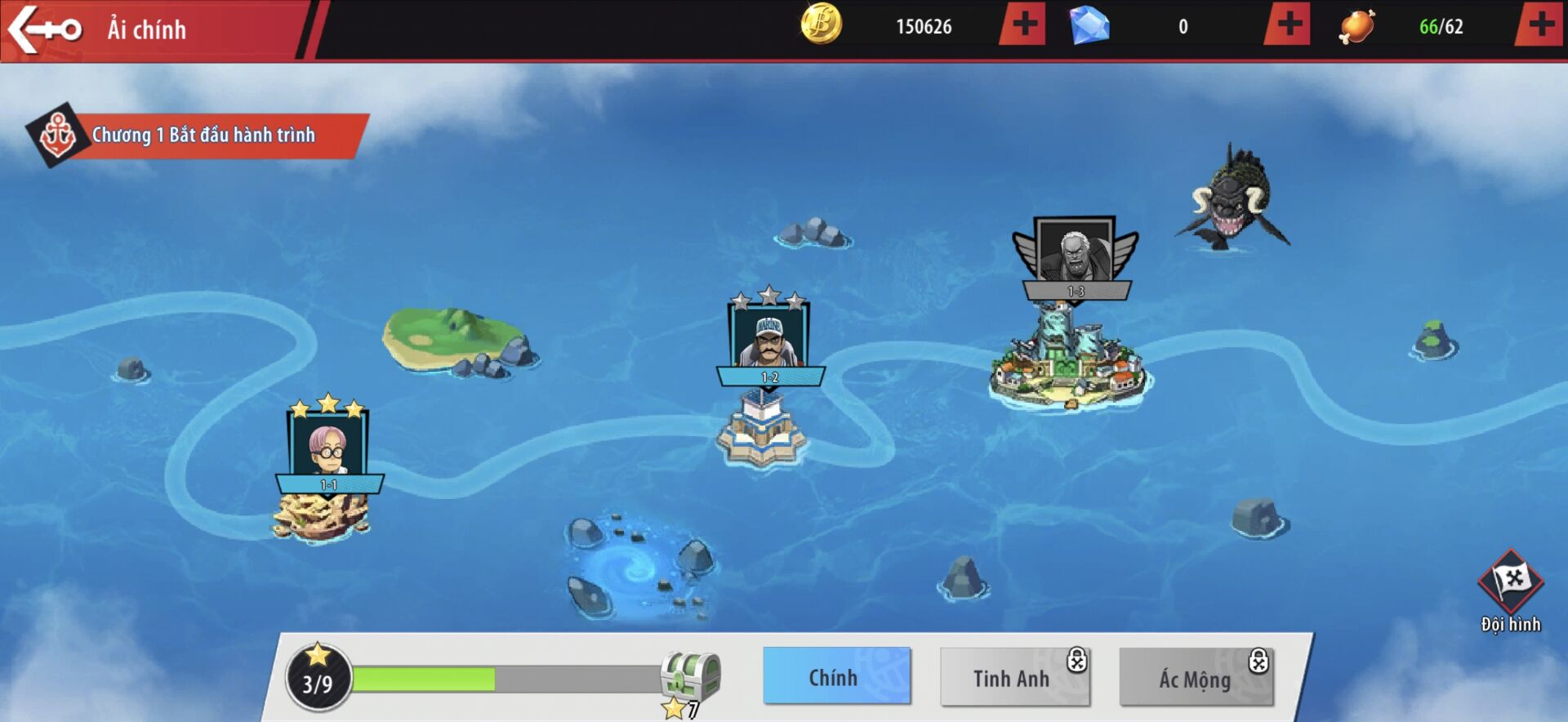This screenshot has height=722, width=1568.
Task: Add more gold coins with plus button
Action: 1023,25
